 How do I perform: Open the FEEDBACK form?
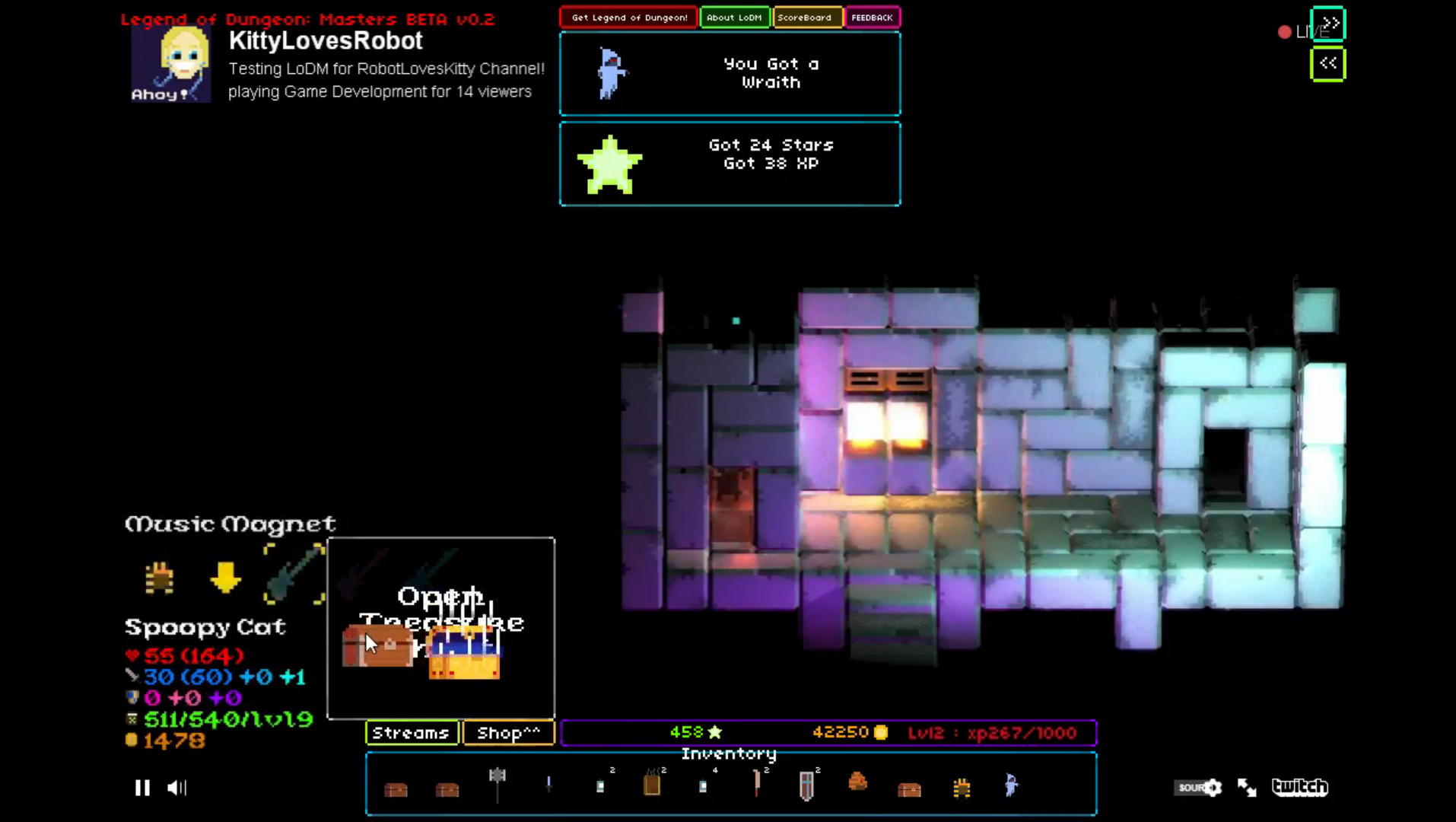[x=872, y=17]
